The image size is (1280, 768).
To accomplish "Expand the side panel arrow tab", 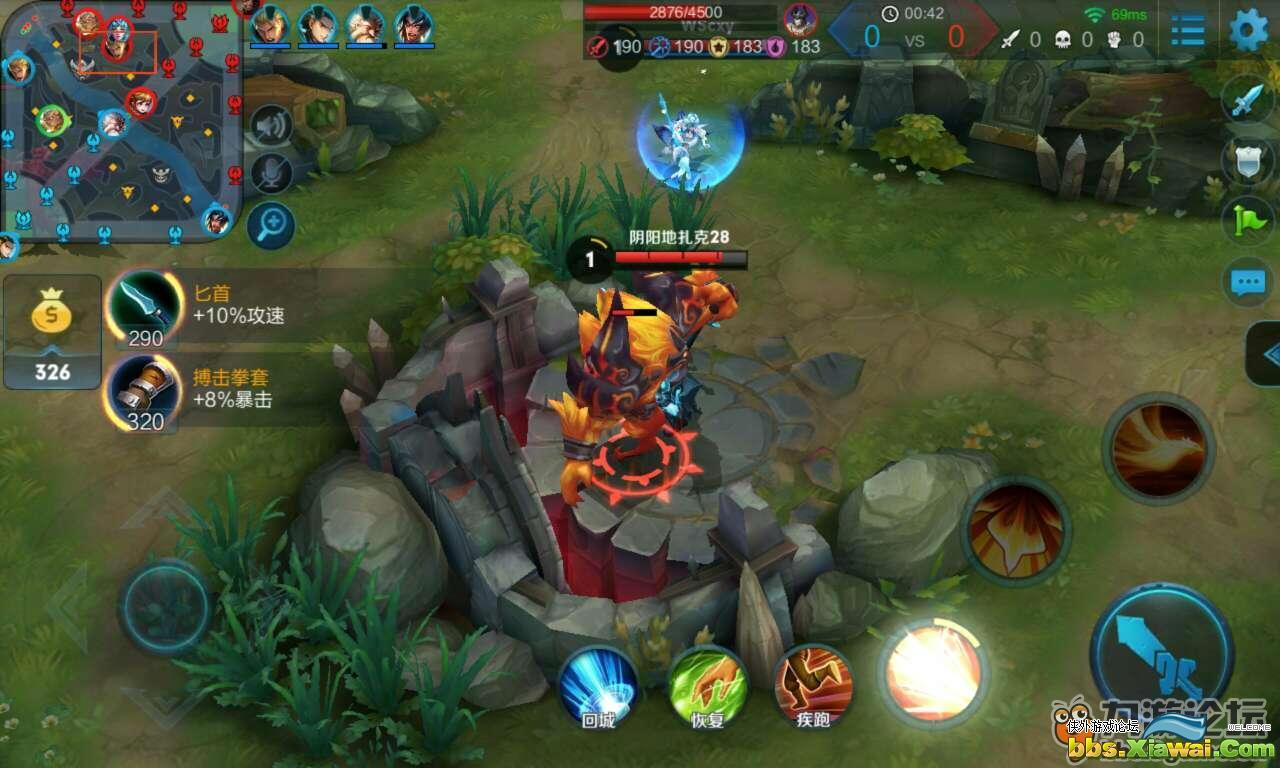I will point(1266,354).
